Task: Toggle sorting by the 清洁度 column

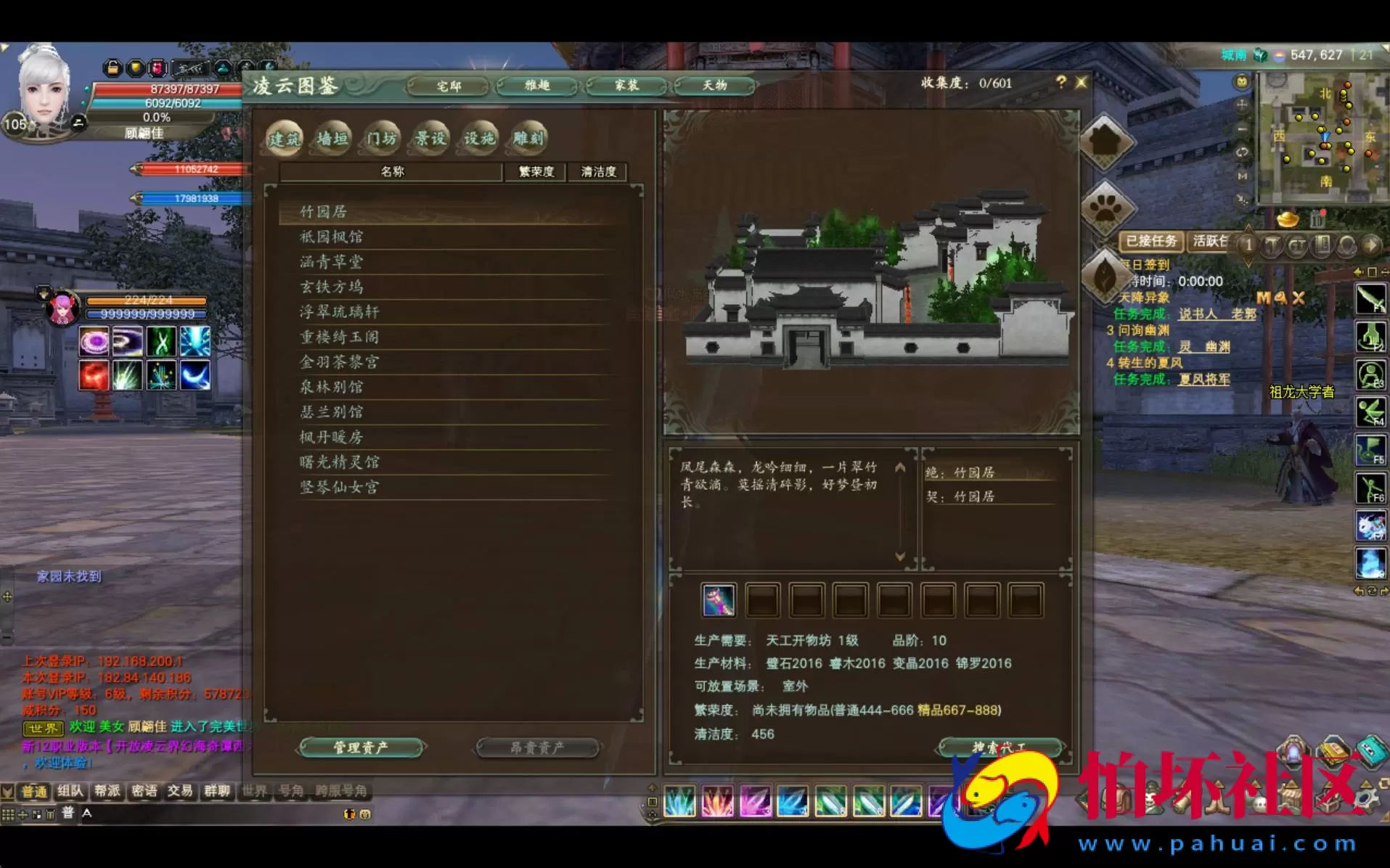Action: coord(597,172)
